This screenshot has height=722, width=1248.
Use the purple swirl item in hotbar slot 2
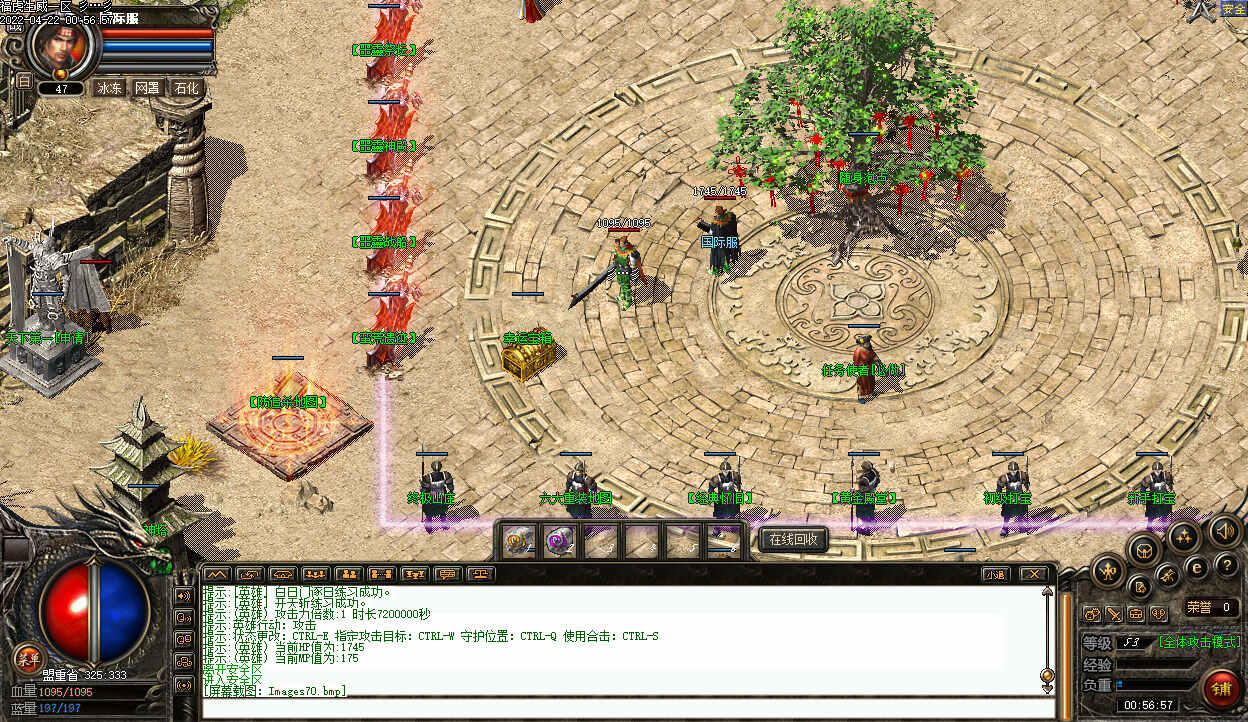point(558,541)
